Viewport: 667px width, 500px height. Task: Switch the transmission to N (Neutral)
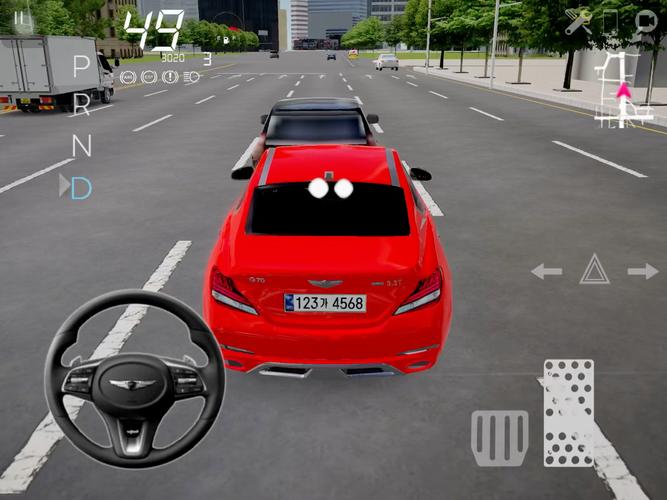[x=81, y=145]
